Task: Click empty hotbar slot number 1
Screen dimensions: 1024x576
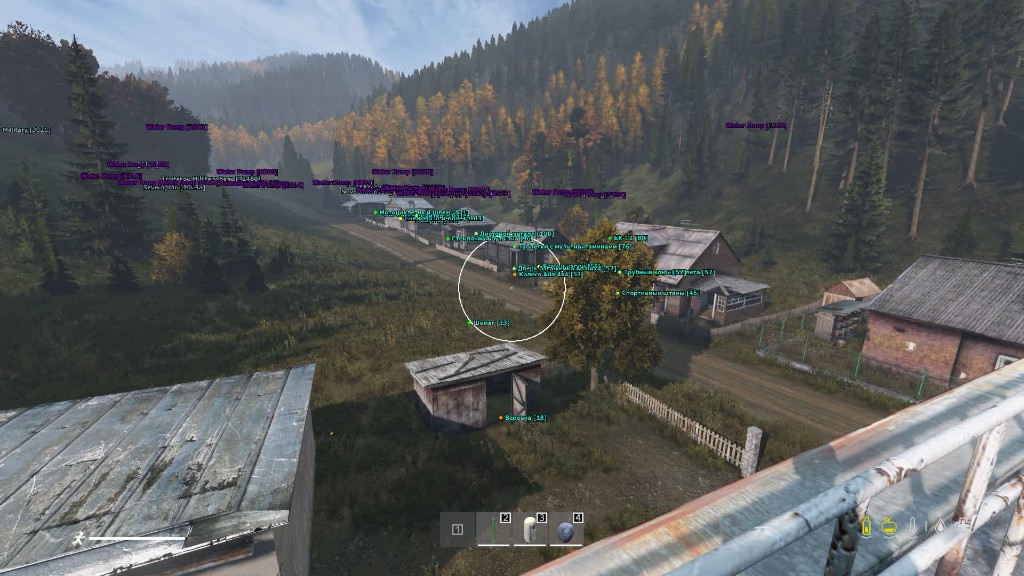Action: point(457,530)
